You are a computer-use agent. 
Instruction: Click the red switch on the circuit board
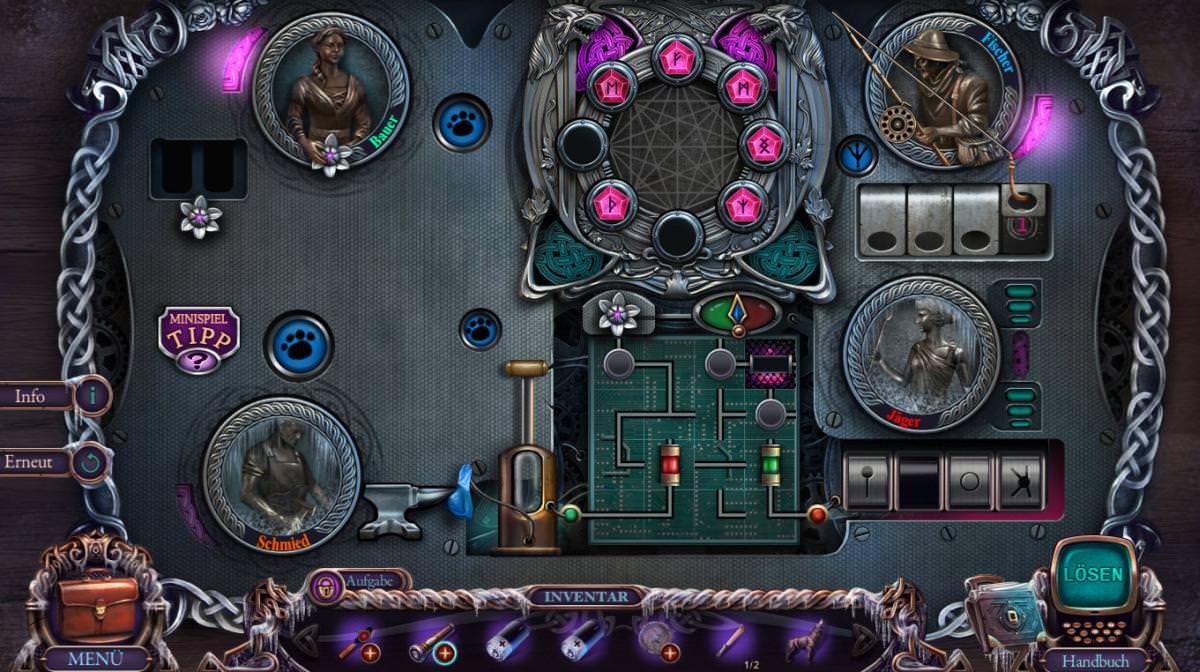[670, 464]
